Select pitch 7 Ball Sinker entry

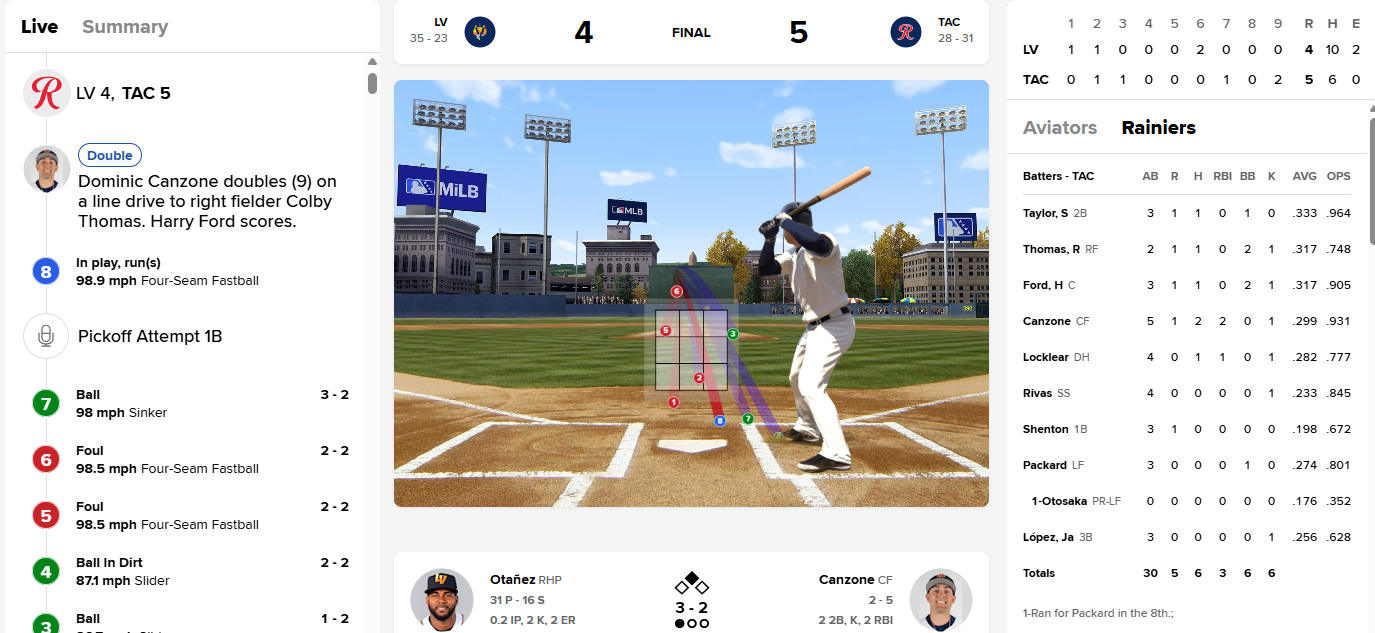tap(190, 403)
